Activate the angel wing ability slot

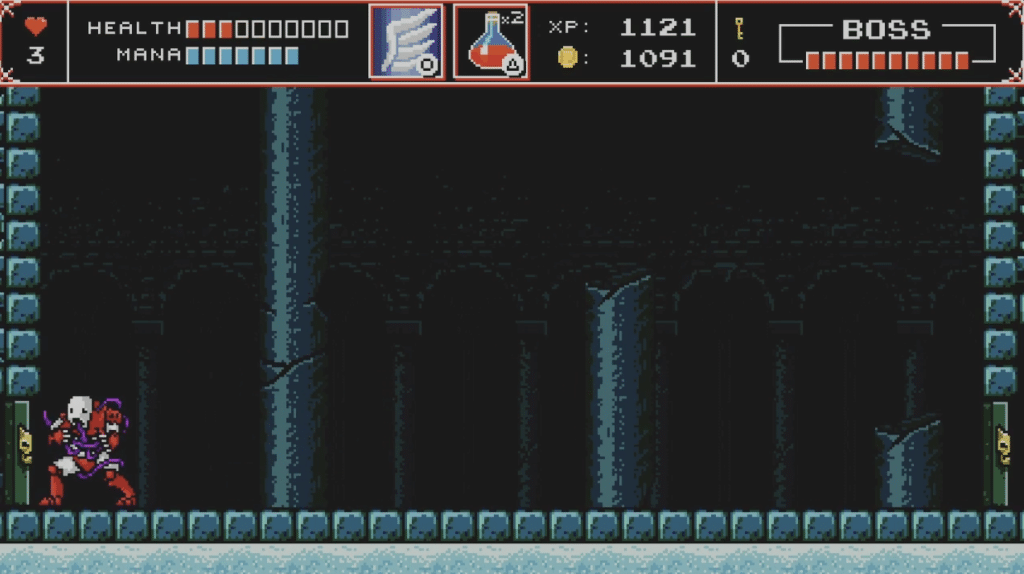[x=406, y=42]
